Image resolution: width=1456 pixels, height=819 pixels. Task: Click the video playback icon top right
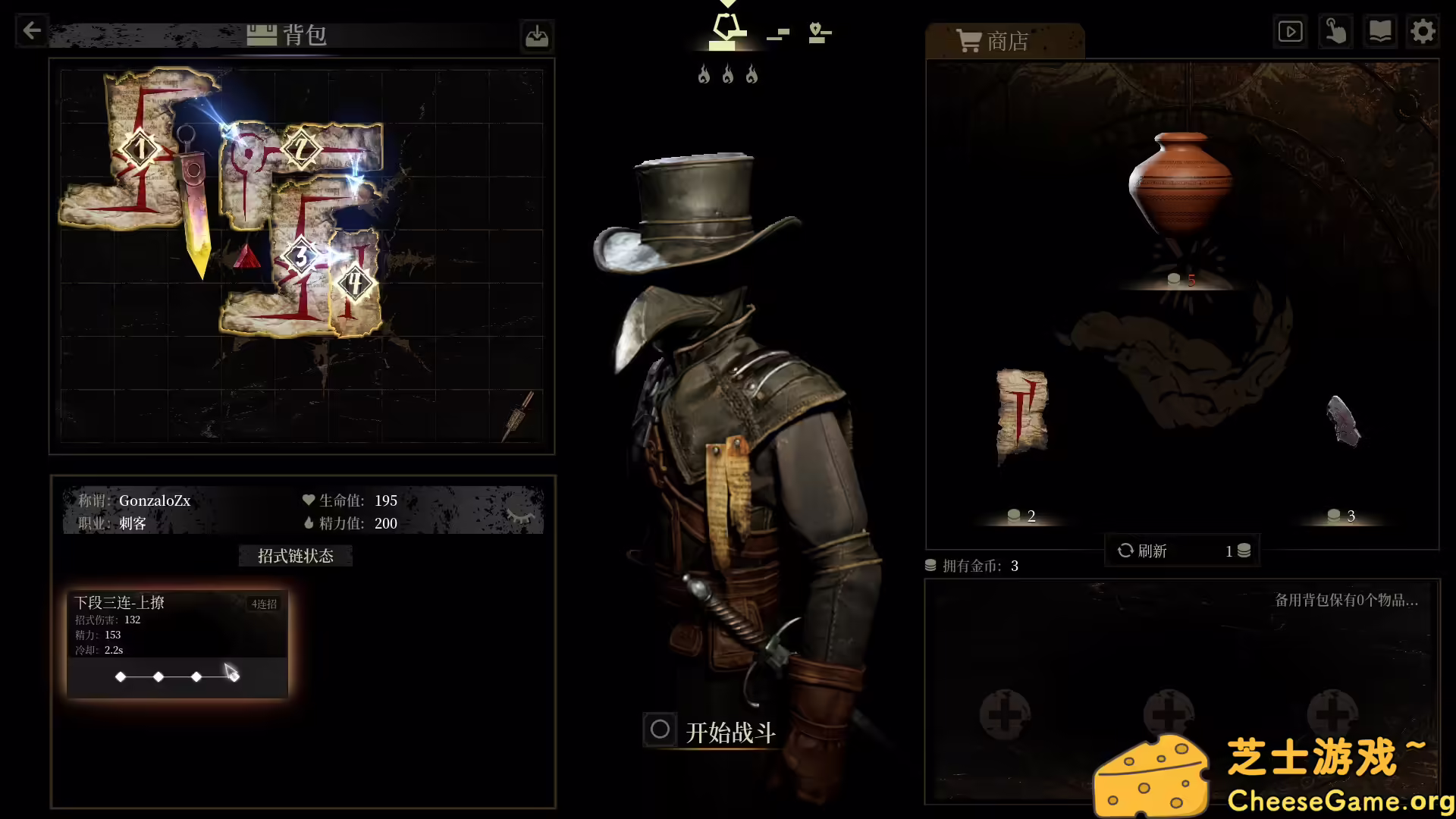[1290, 31]
